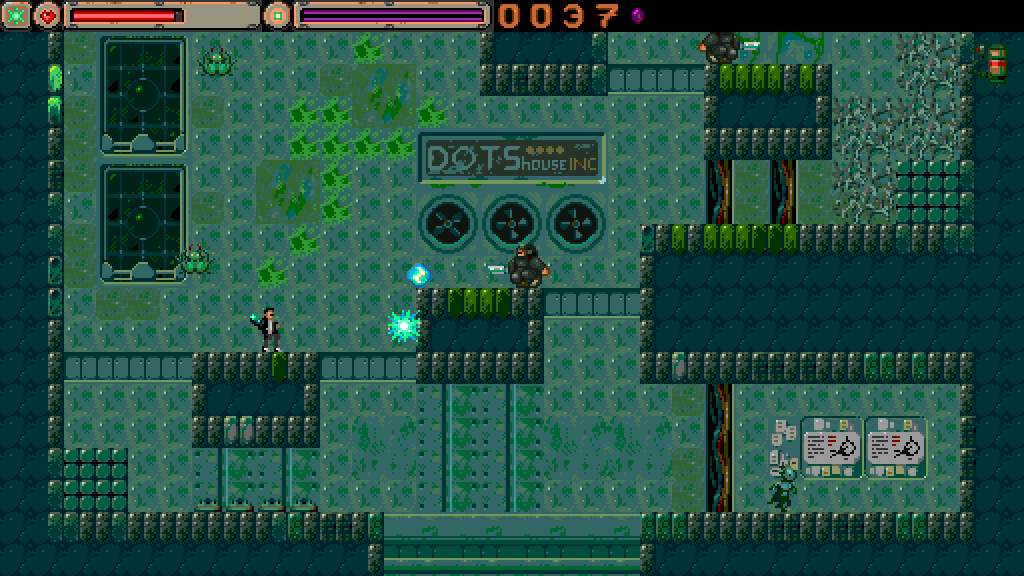
Task: Click the green burst icon in the HUD
Action: (x=16, y=15)
